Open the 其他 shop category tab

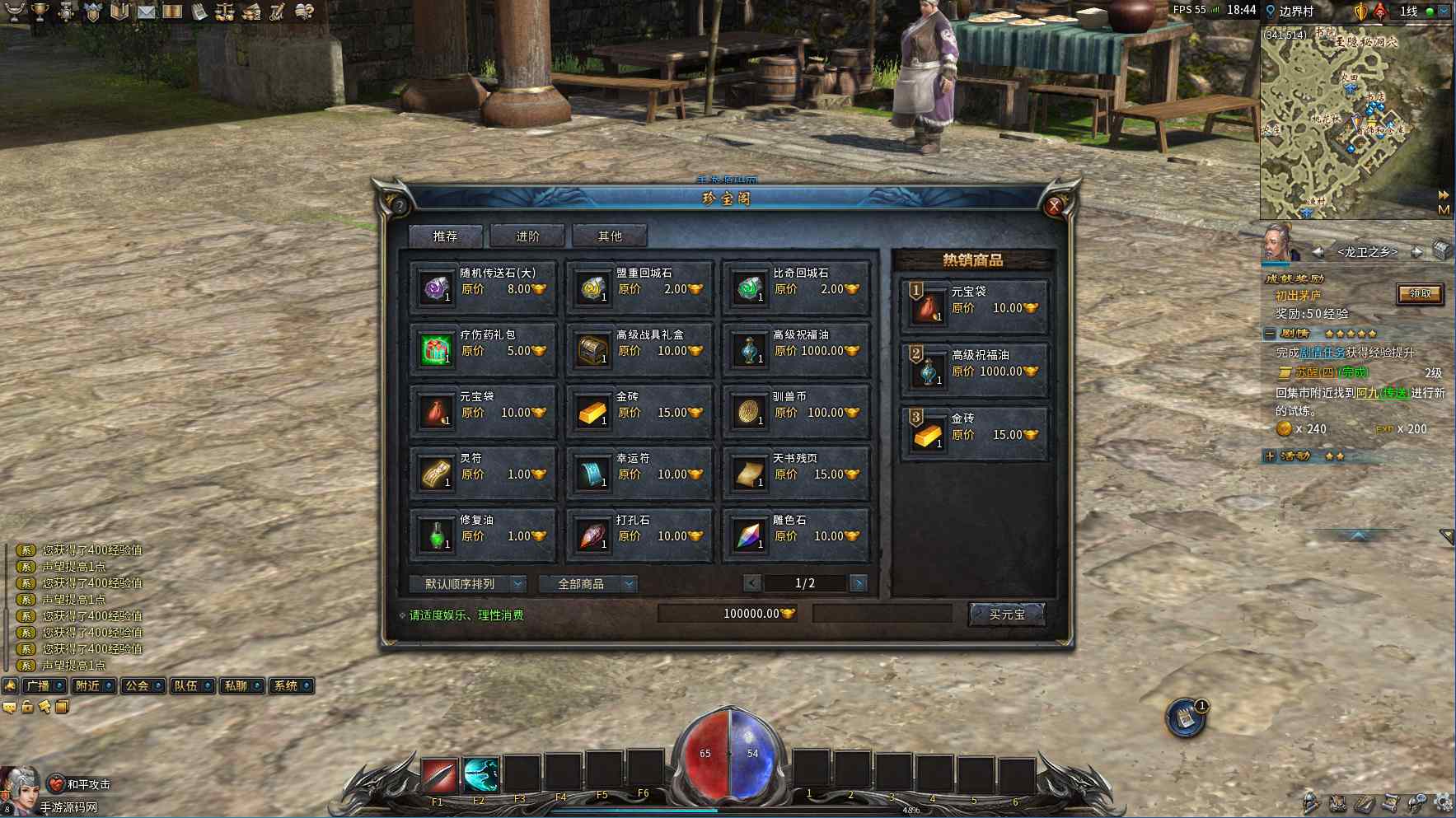[610, 236]
